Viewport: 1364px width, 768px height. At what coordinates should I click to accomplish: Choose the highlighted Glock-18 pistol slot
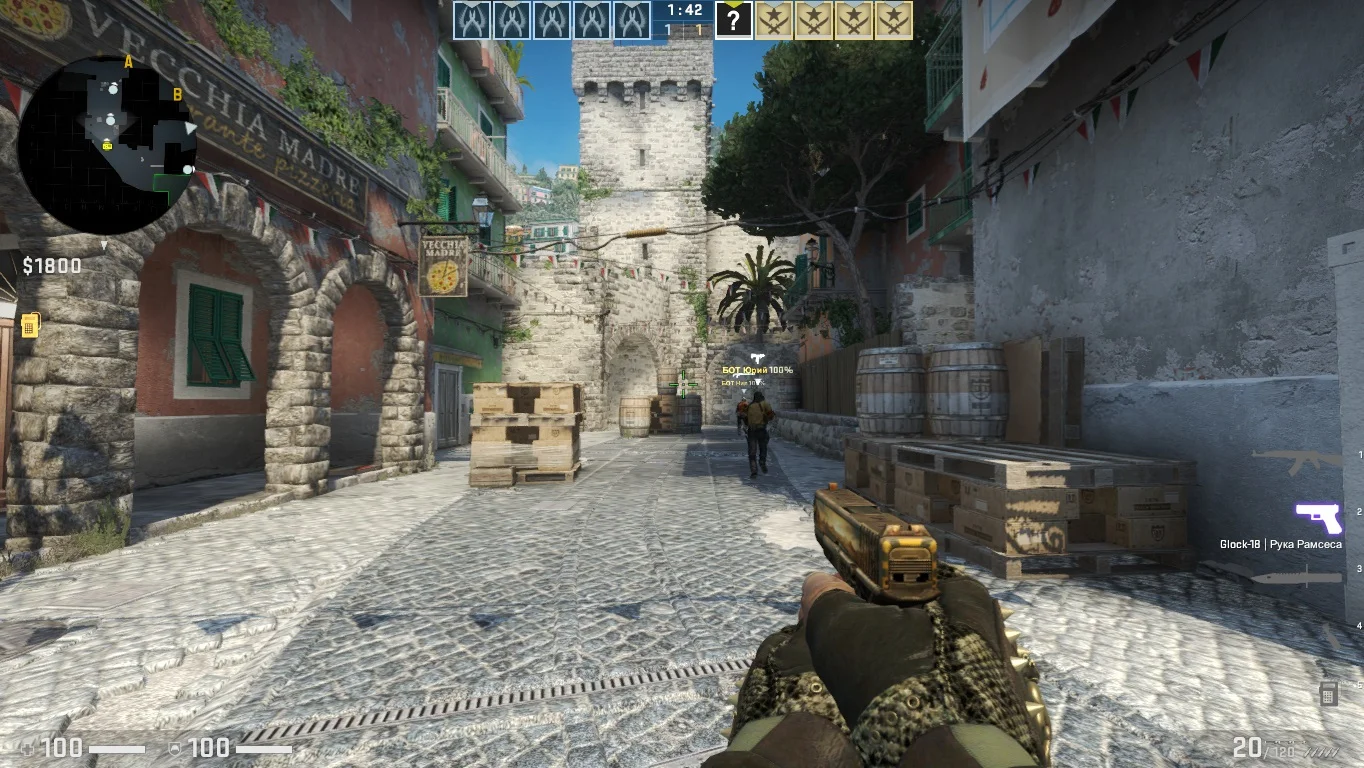(1318, 518)
